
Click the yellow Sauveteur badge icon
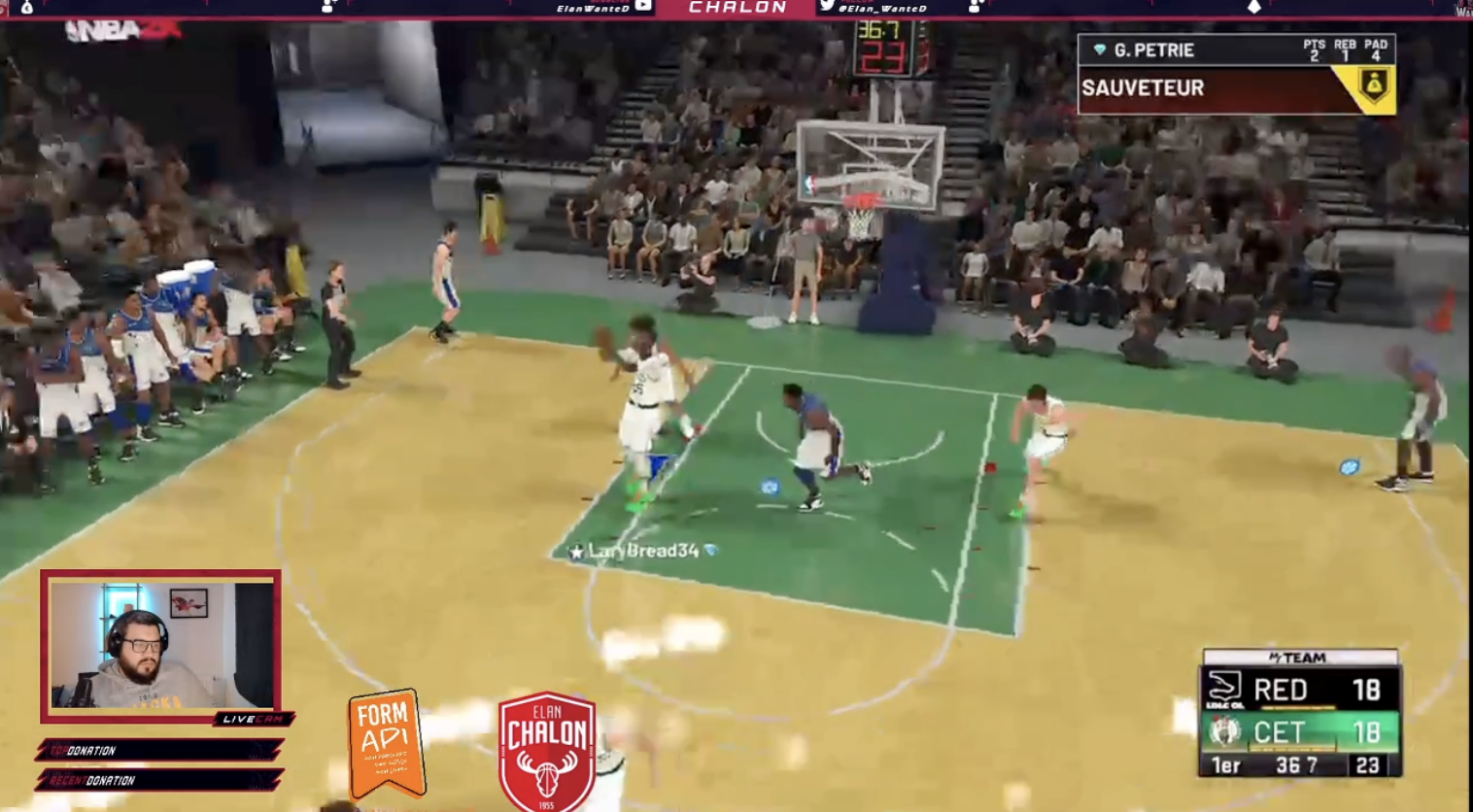(x=1374, y=87)
